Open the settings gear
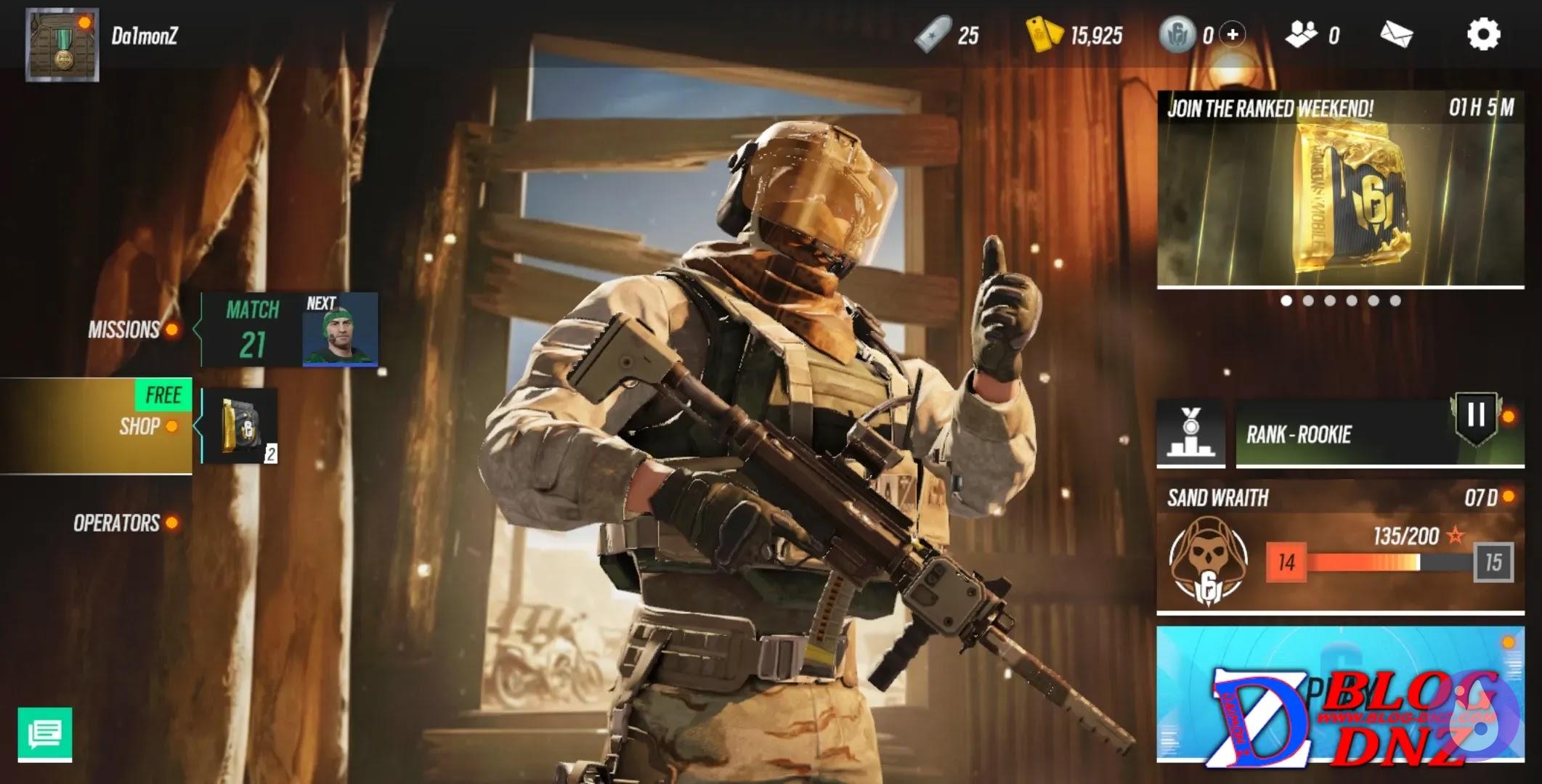The image size is (1542, 784). [x=1482, y=34]
